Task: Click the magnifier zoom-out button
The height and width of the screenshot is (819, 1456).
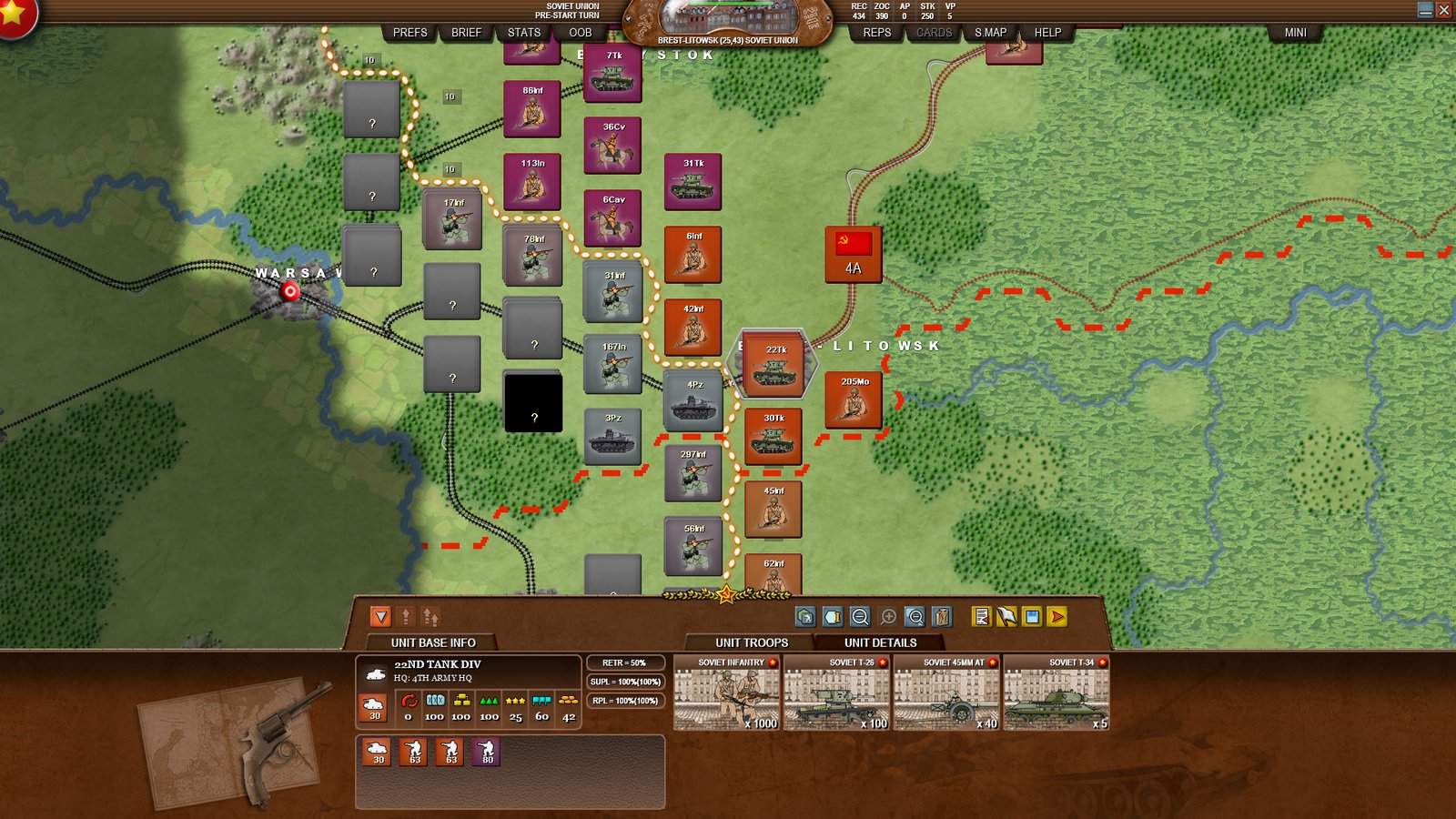Action: 860,617
